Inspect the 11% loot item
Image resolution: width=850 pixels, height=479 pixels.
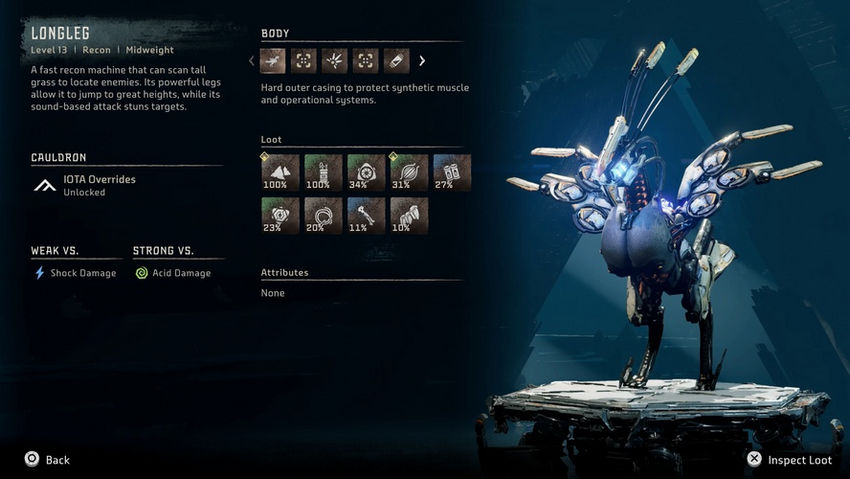coord(366,216)
